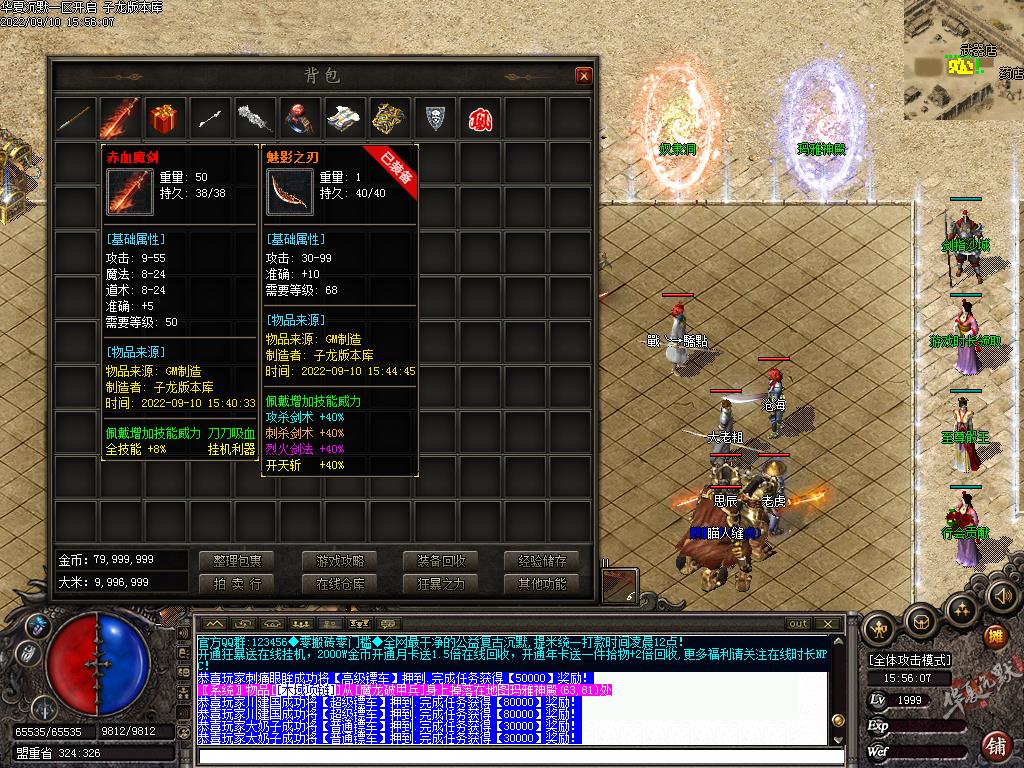Open the 游戏攻略 game guide

(340, 561)
